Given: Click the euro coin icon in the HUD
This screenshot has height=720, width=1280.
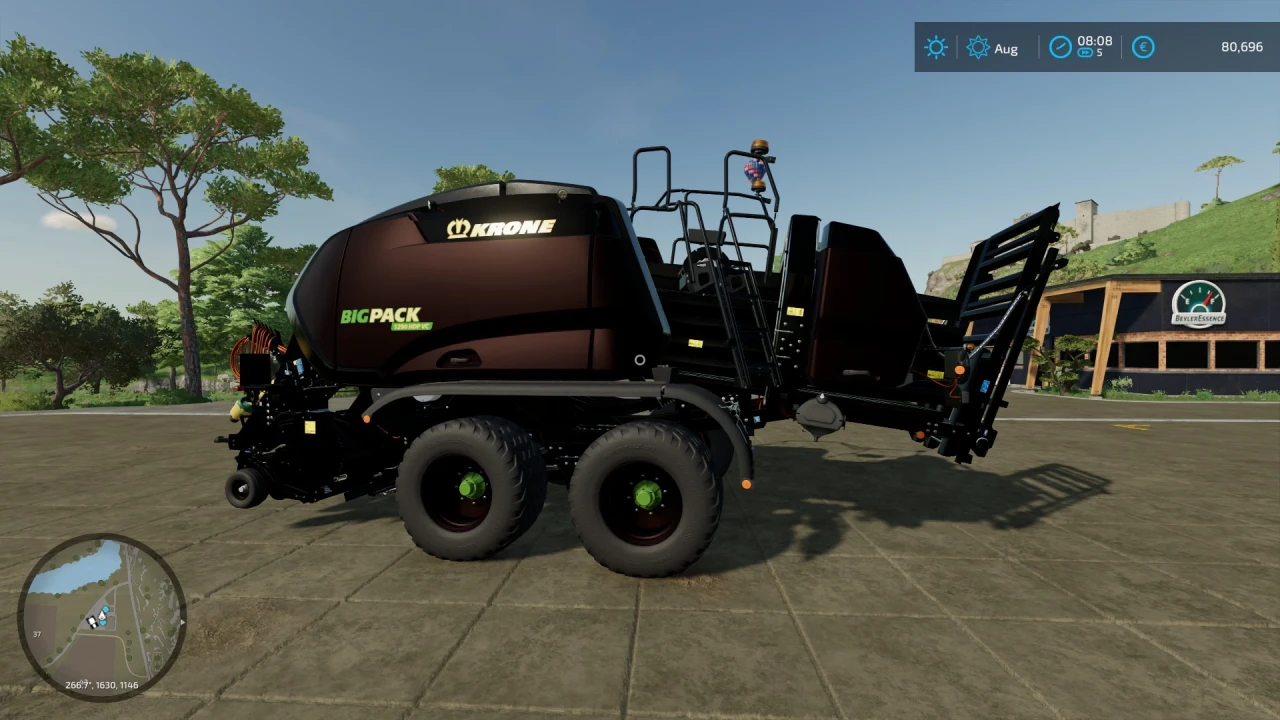Looking at the screenshot, I should click(1143, 47).
